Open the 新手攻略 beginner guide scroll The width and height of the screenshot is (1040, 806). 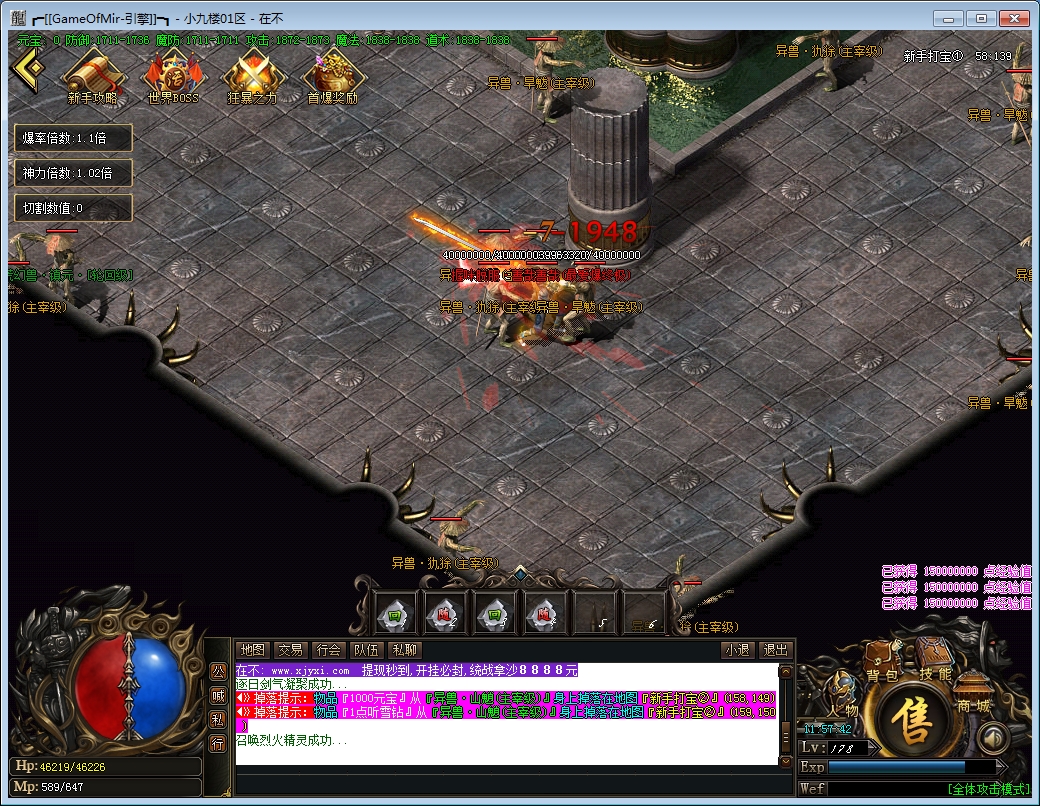93,76
